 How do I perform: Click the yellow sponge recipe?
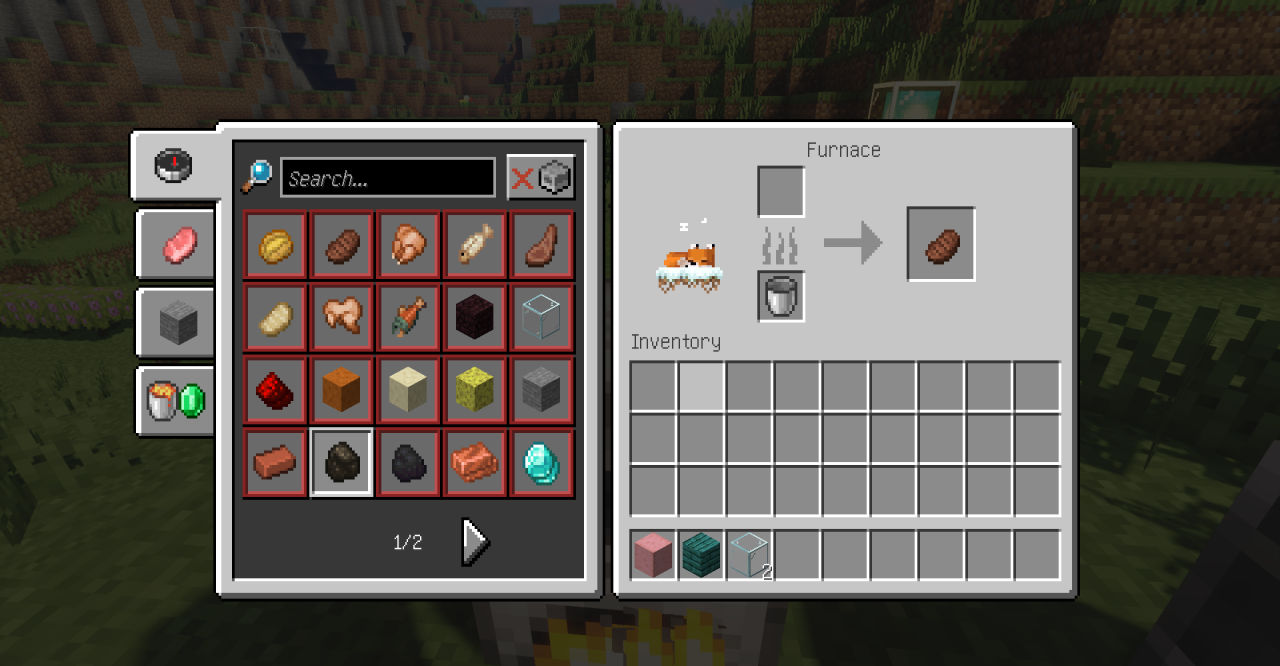(x=476, y=390)
